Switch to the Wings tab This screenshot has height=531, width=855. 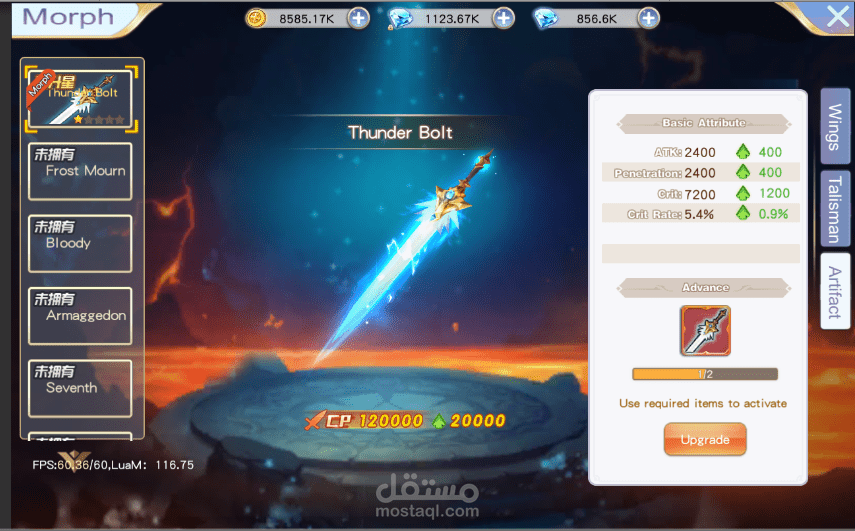[835, 126]
